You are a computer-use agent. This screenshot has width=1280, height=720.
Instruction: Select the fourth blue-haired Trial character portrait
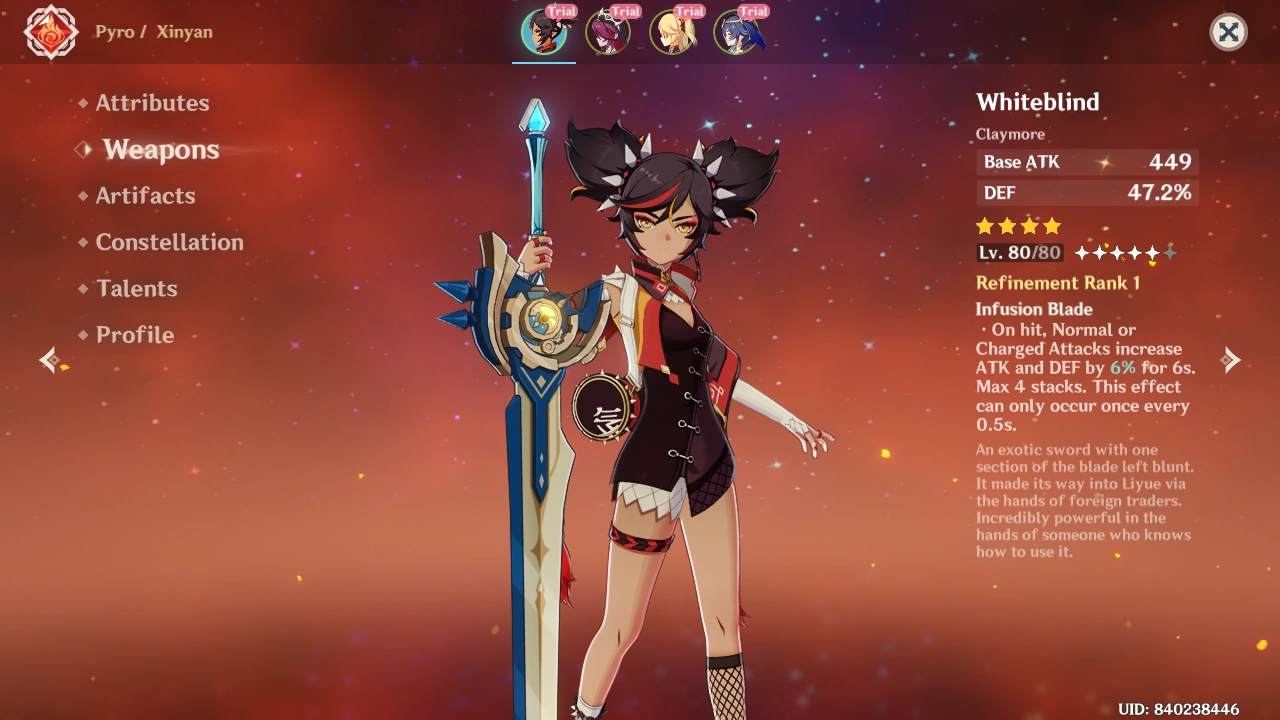point(737,31)
